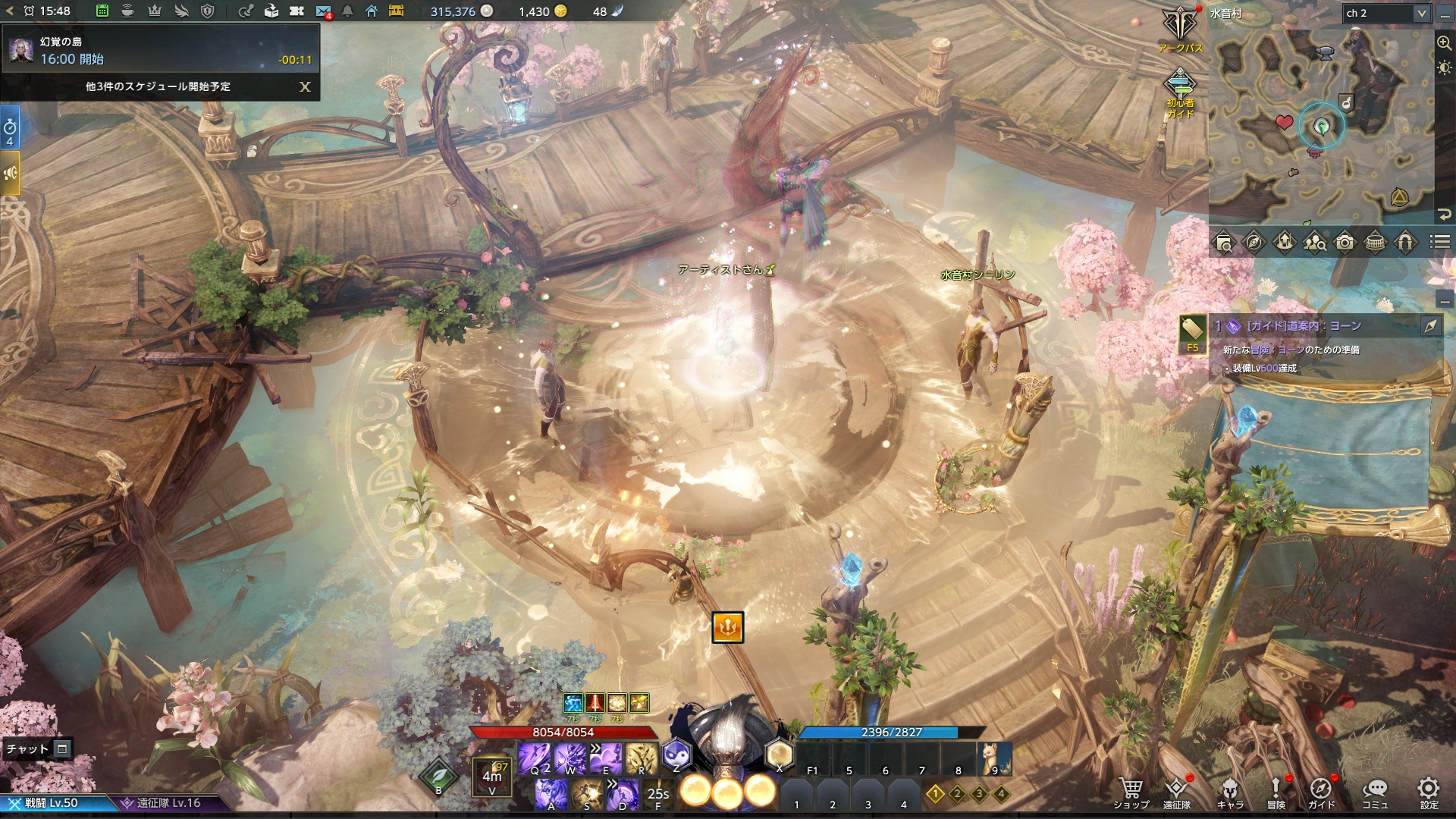Image resolution: width=1456 pixels, height=819 pixels.
Task: Close the schedule notification with the X
Action: coord(305,86)
